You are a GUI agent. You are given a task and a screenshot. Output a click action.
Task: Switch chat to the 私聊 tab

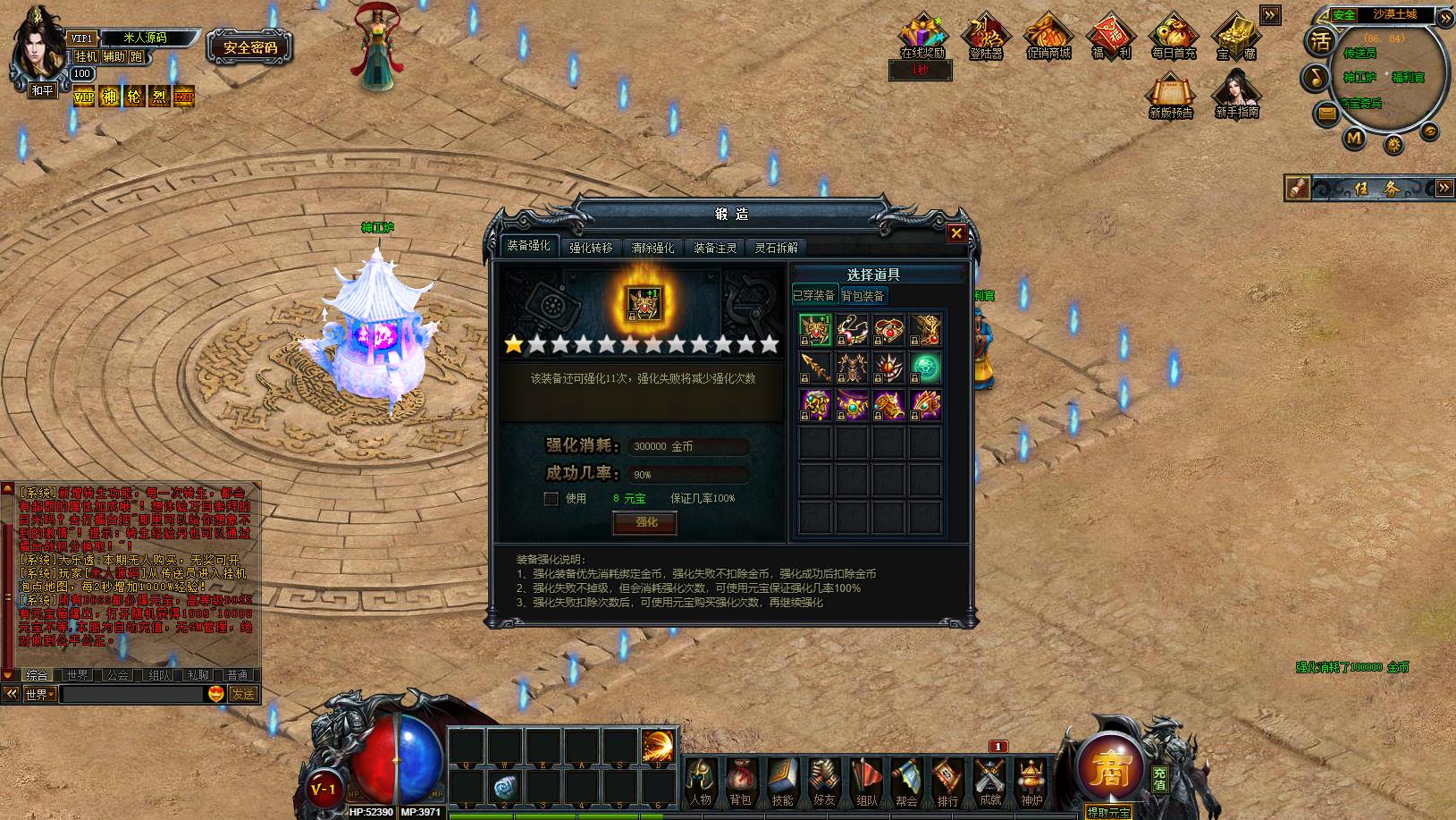point(198,675)
